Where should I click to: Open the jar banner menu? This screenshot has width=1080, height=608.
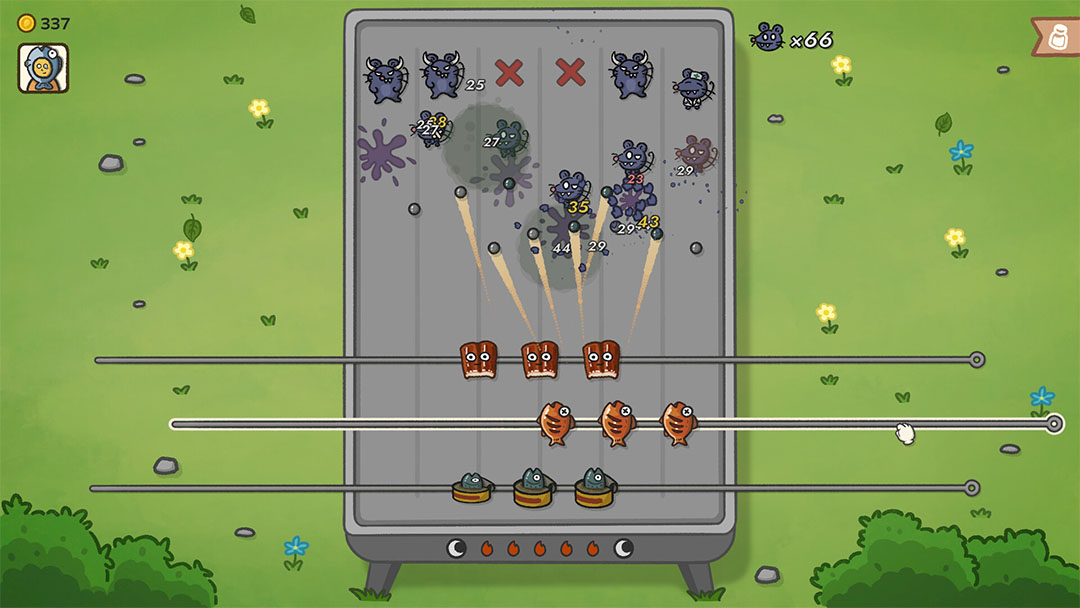coord(1058,37)
